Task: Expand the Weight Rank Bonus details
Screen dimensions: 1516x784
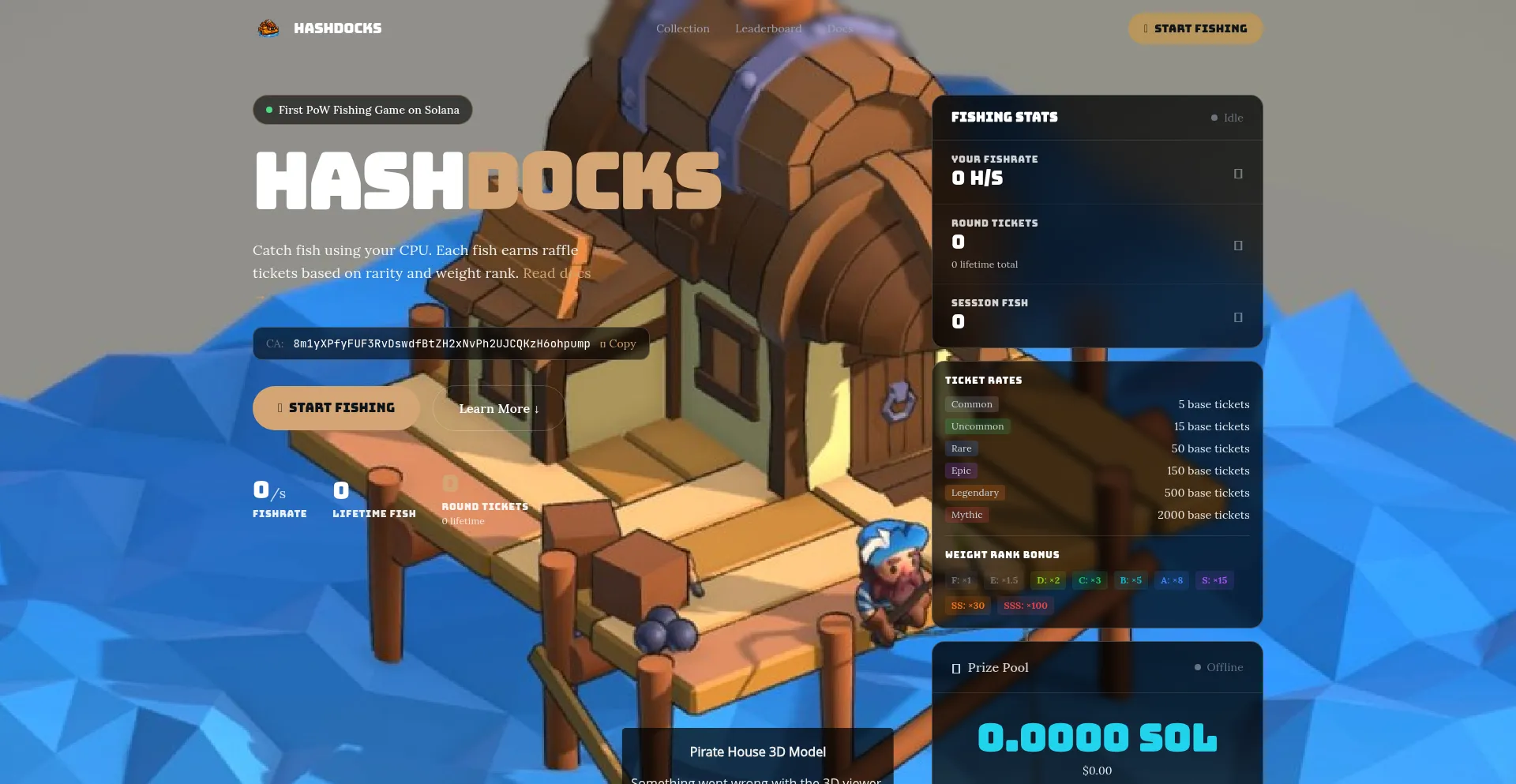Action: pyautogui.click(x=1003, y=554)
